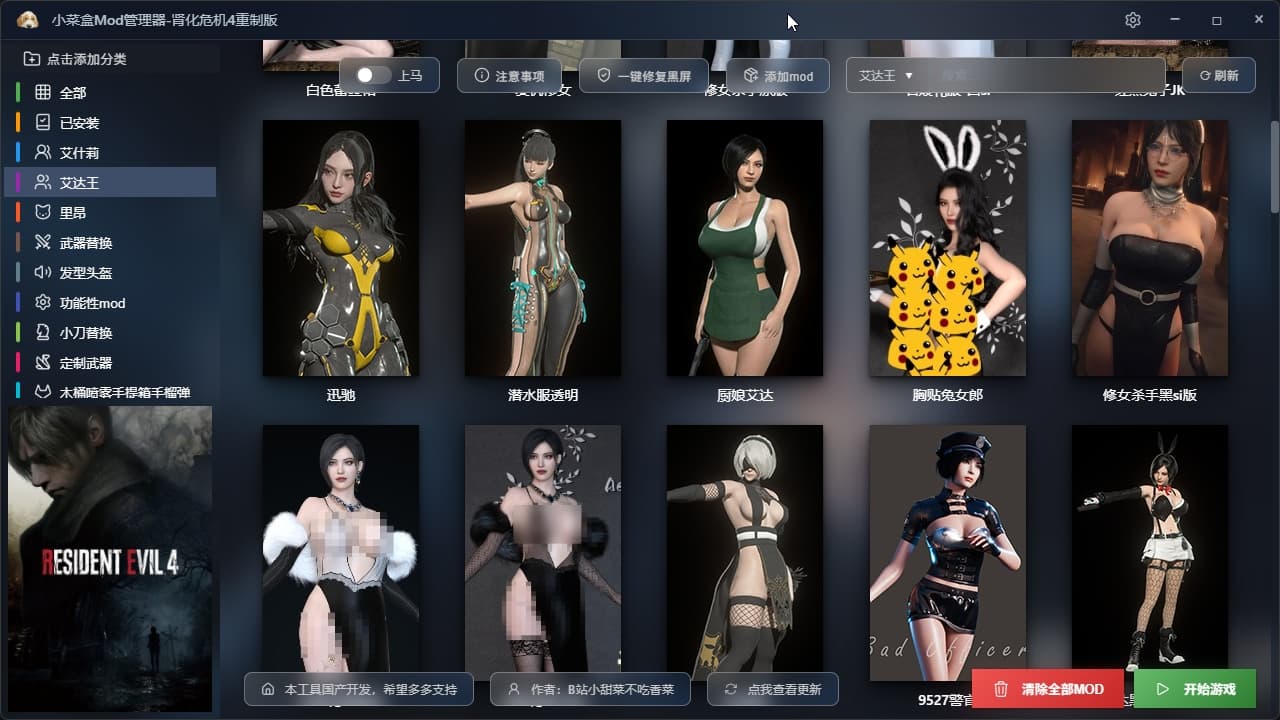Open the 注意事项 notes button

pos(509,76)
